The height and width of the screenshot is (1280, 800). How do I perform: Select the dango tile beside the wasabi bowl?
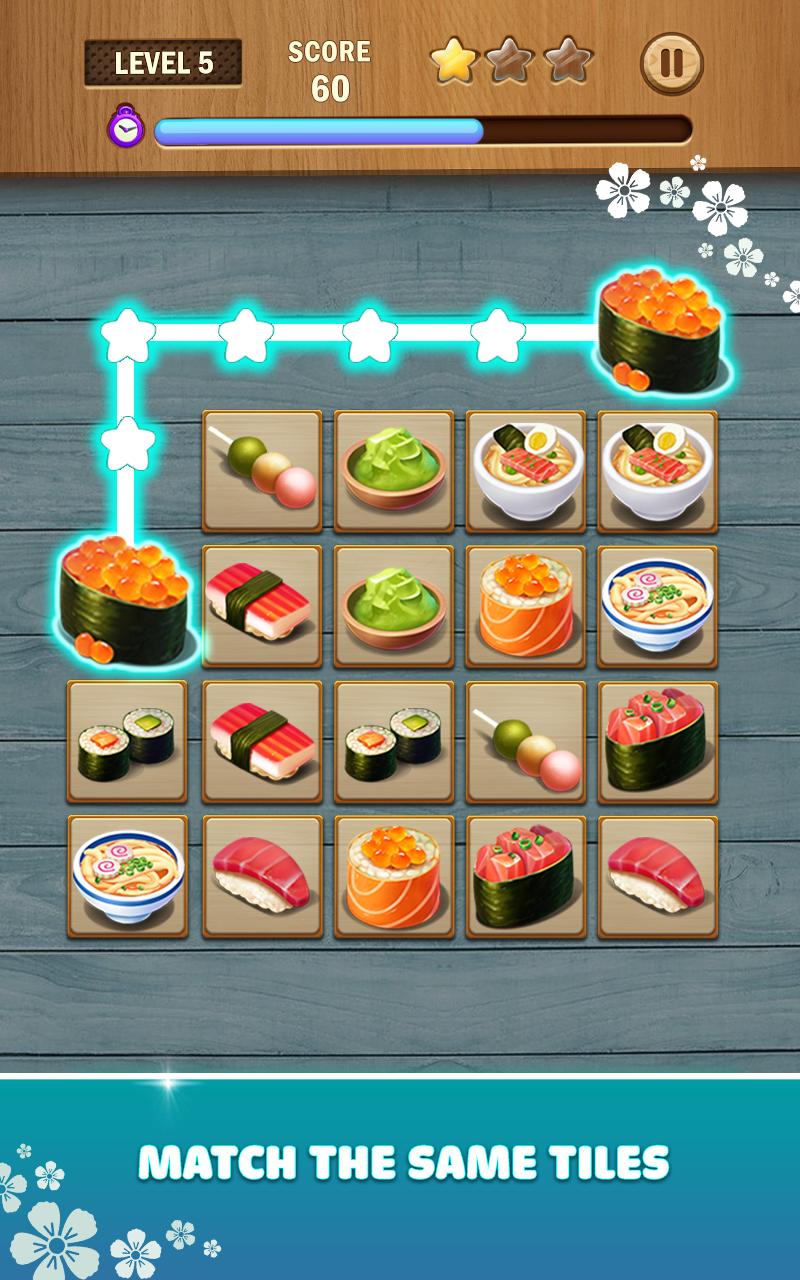click(262, 470)
